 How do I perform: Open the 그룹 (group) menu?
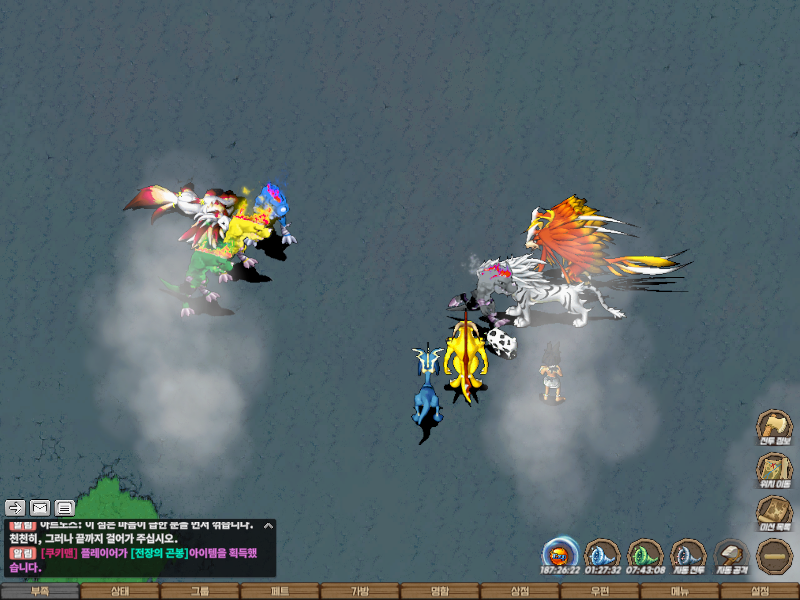coord(200,591)
